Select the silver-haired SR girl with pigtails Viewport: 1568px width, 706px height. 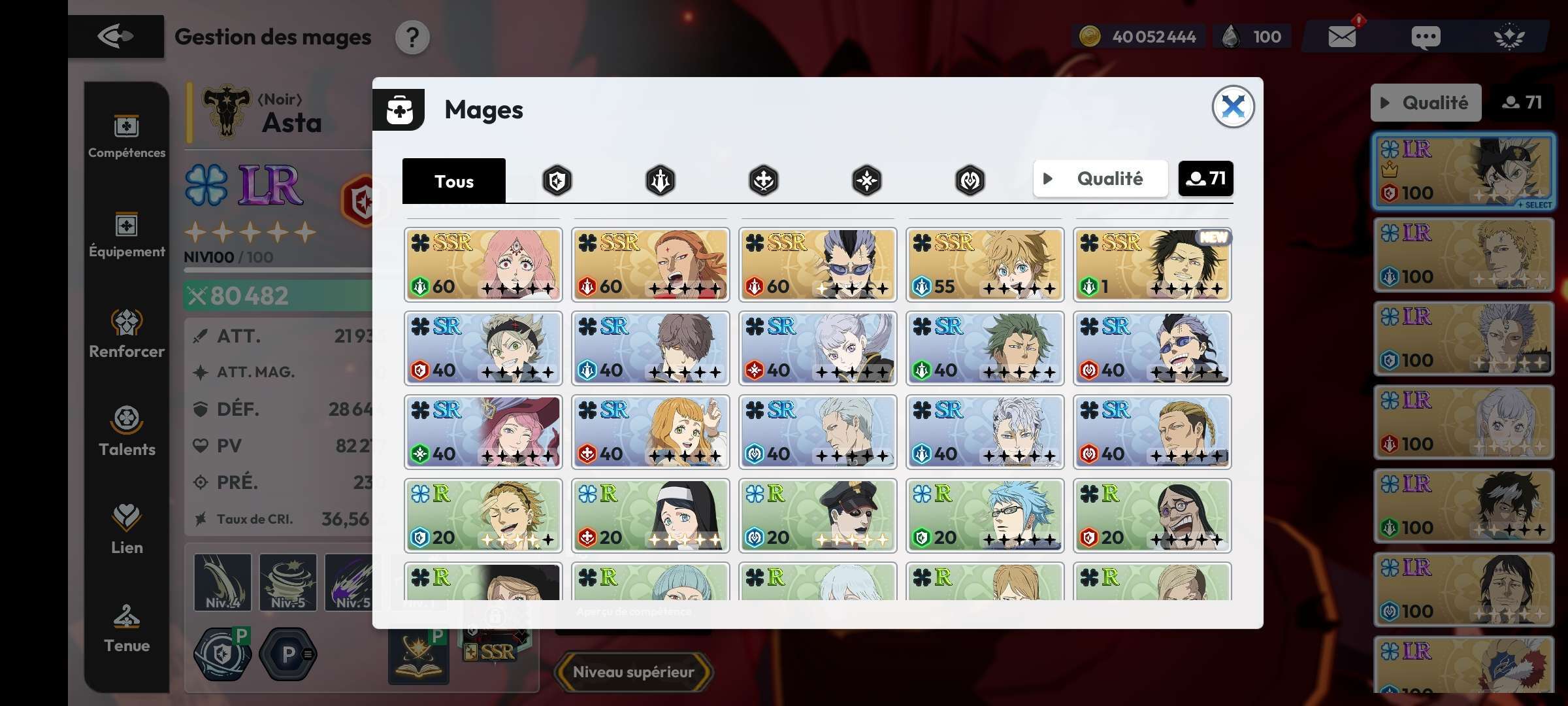click(x=817, y=348)
